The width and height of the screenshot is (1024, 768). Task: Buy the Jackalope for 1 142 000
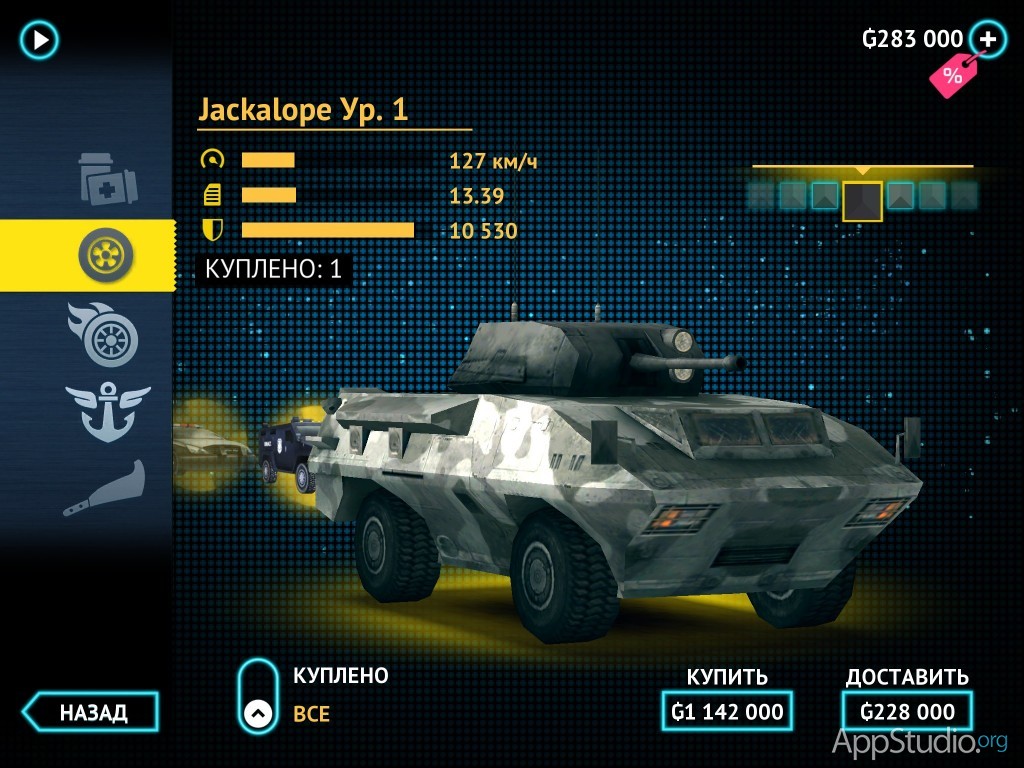click(x=727, y=712)
